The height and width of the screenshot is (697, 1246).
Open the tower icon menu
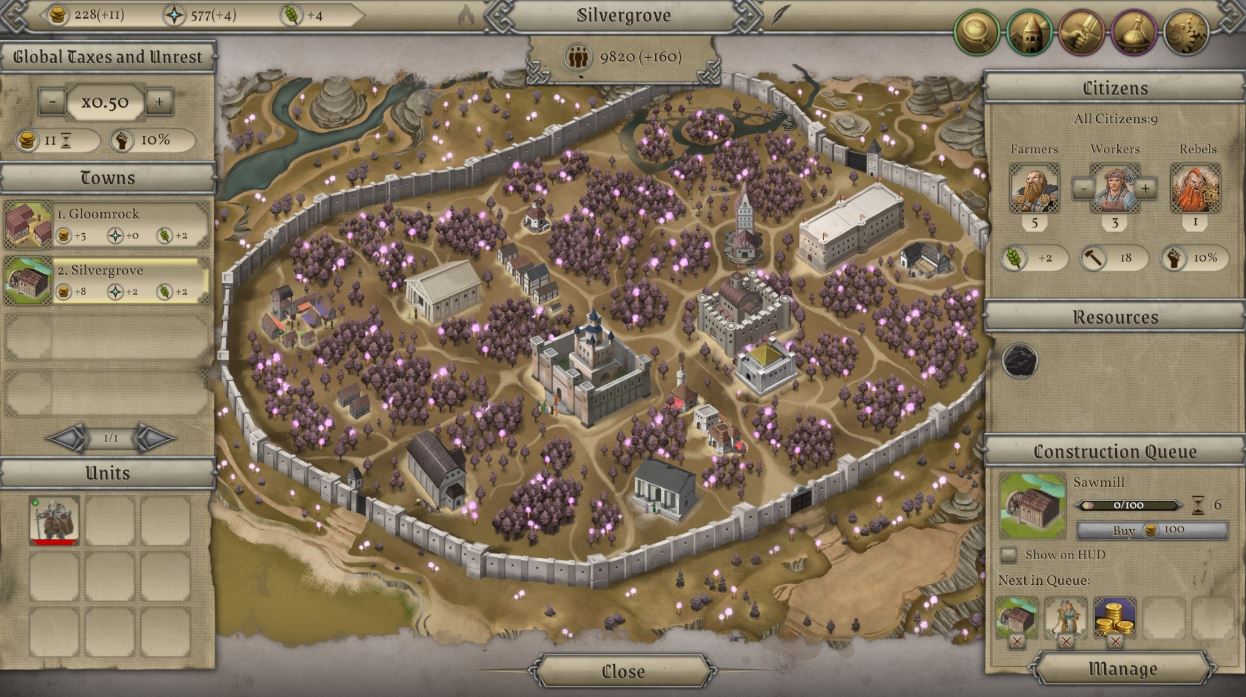click(1029, 33)
